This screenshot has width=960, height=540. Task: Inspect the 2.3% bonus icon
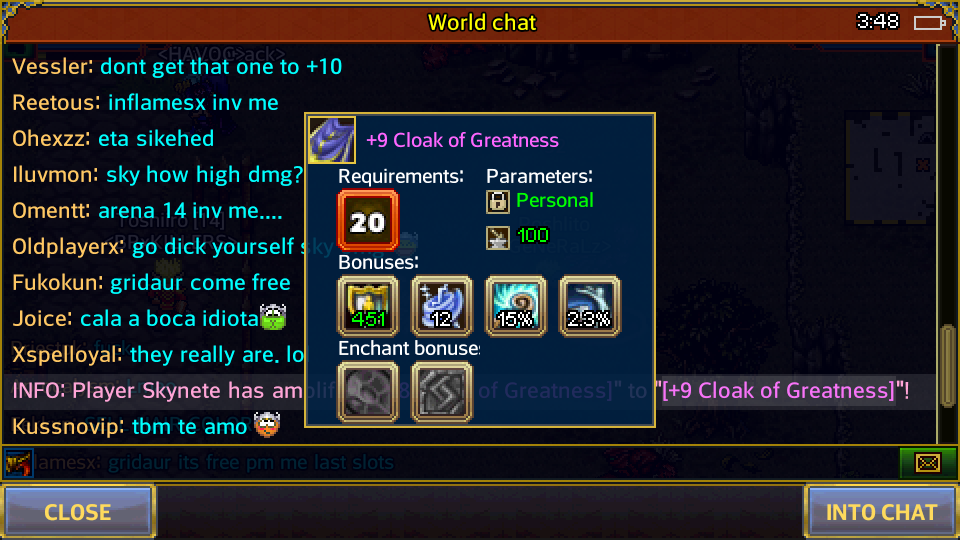pyautogui.click(x=589, y=306)
